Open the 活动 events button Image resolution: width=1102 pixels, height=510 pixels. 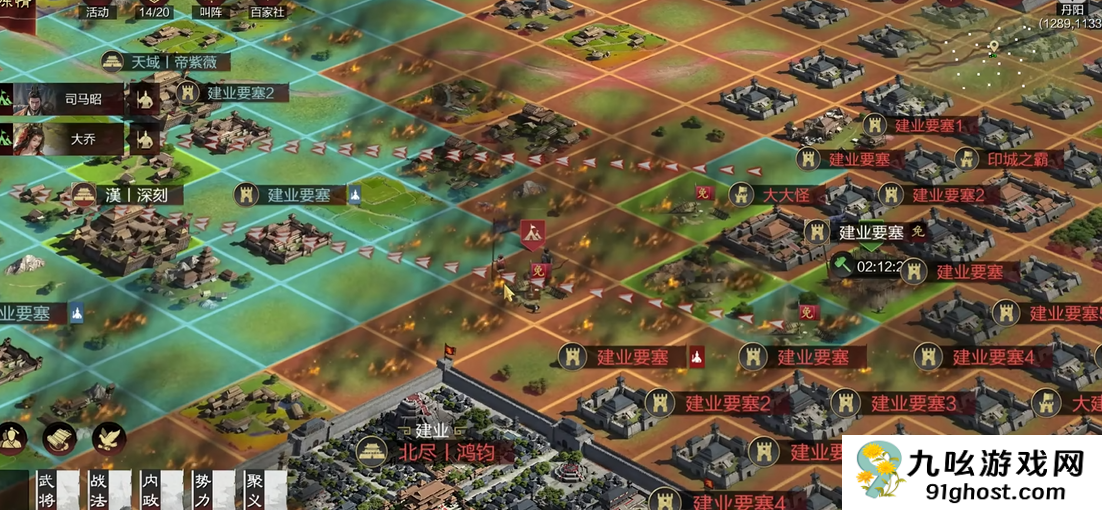pos(97,12)
